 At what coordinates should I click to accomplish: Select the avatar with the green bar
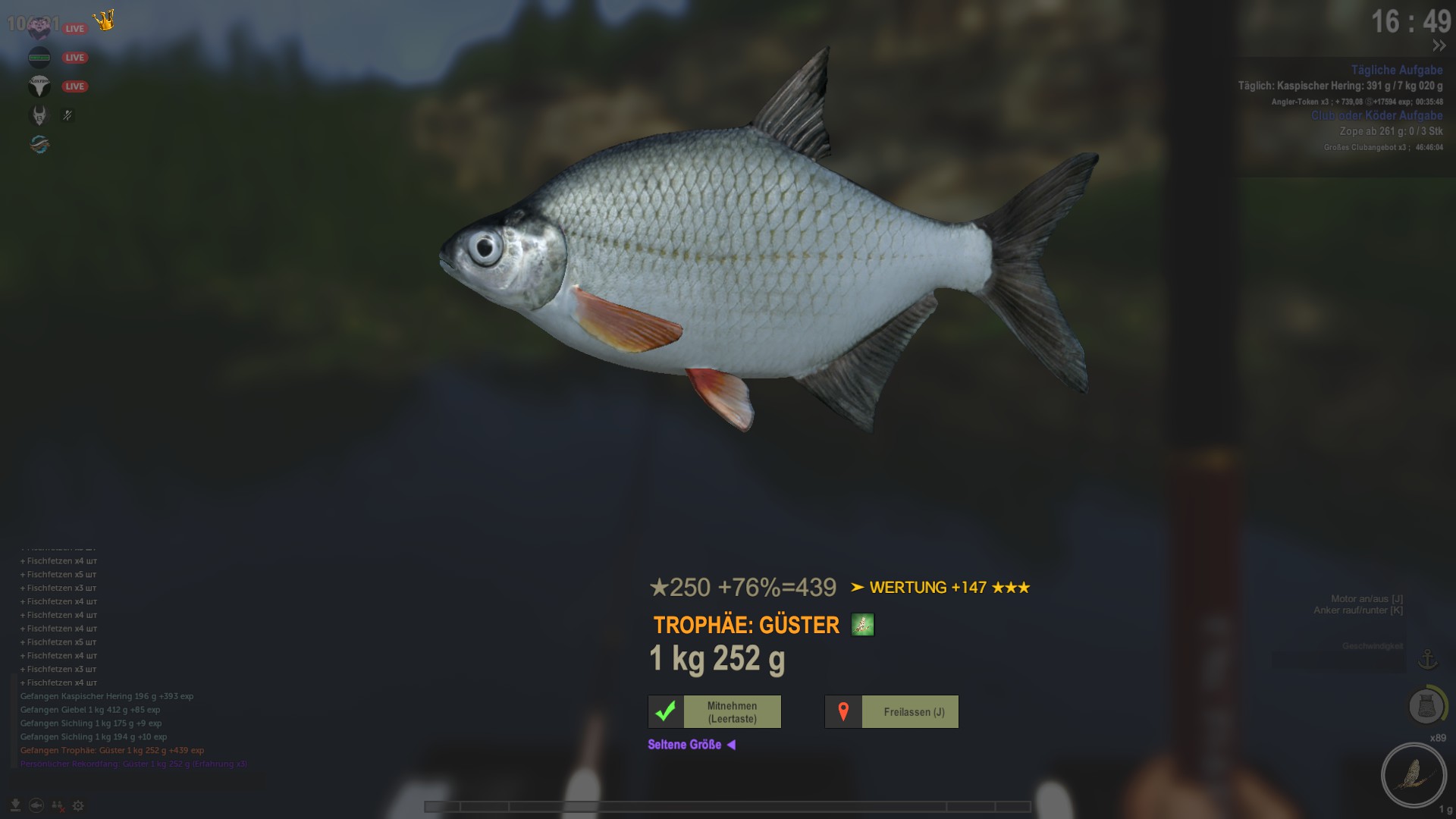pos(39,58)
